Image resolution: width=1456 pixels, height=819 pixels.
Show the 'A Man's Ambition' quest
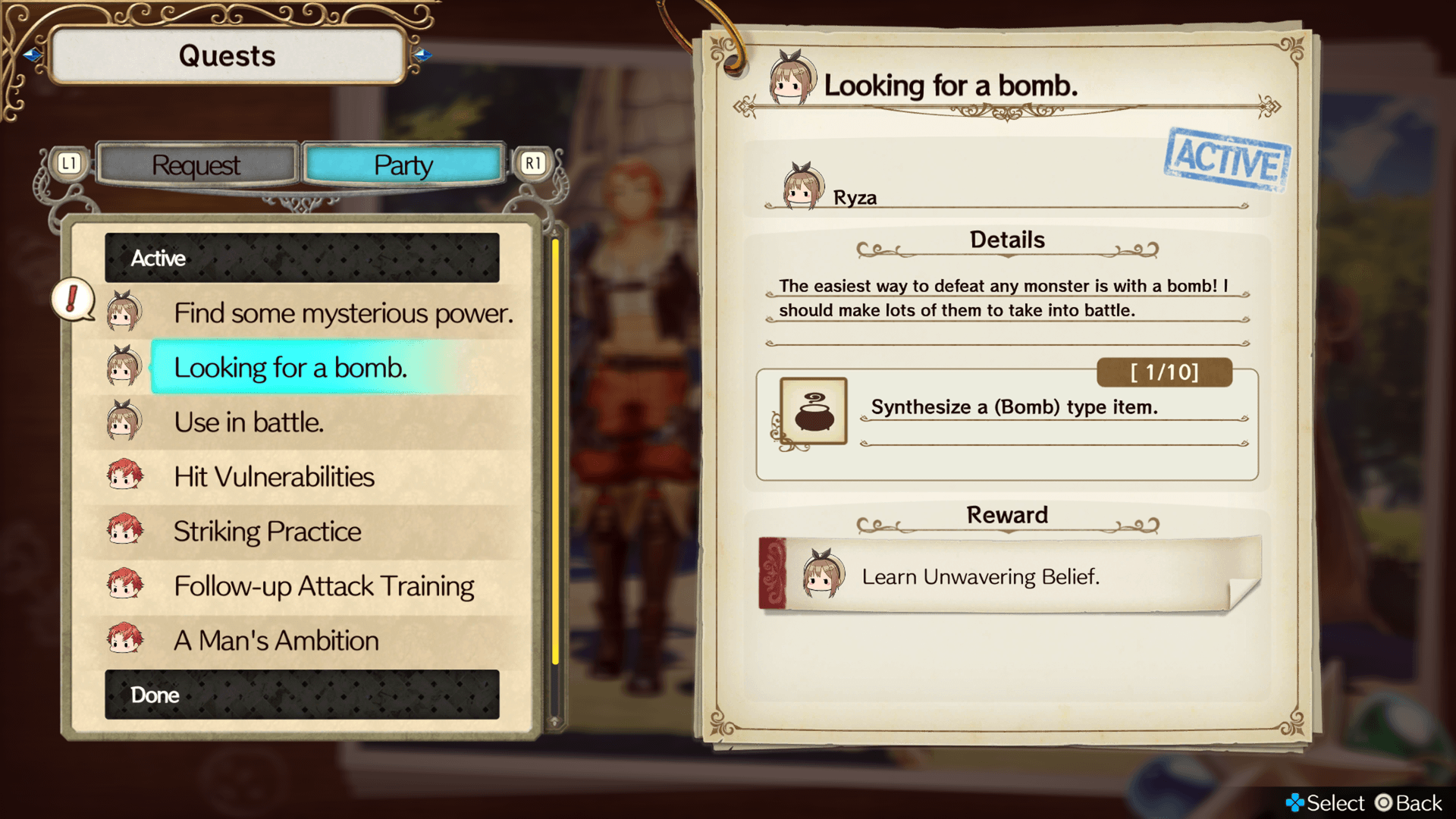276,641
